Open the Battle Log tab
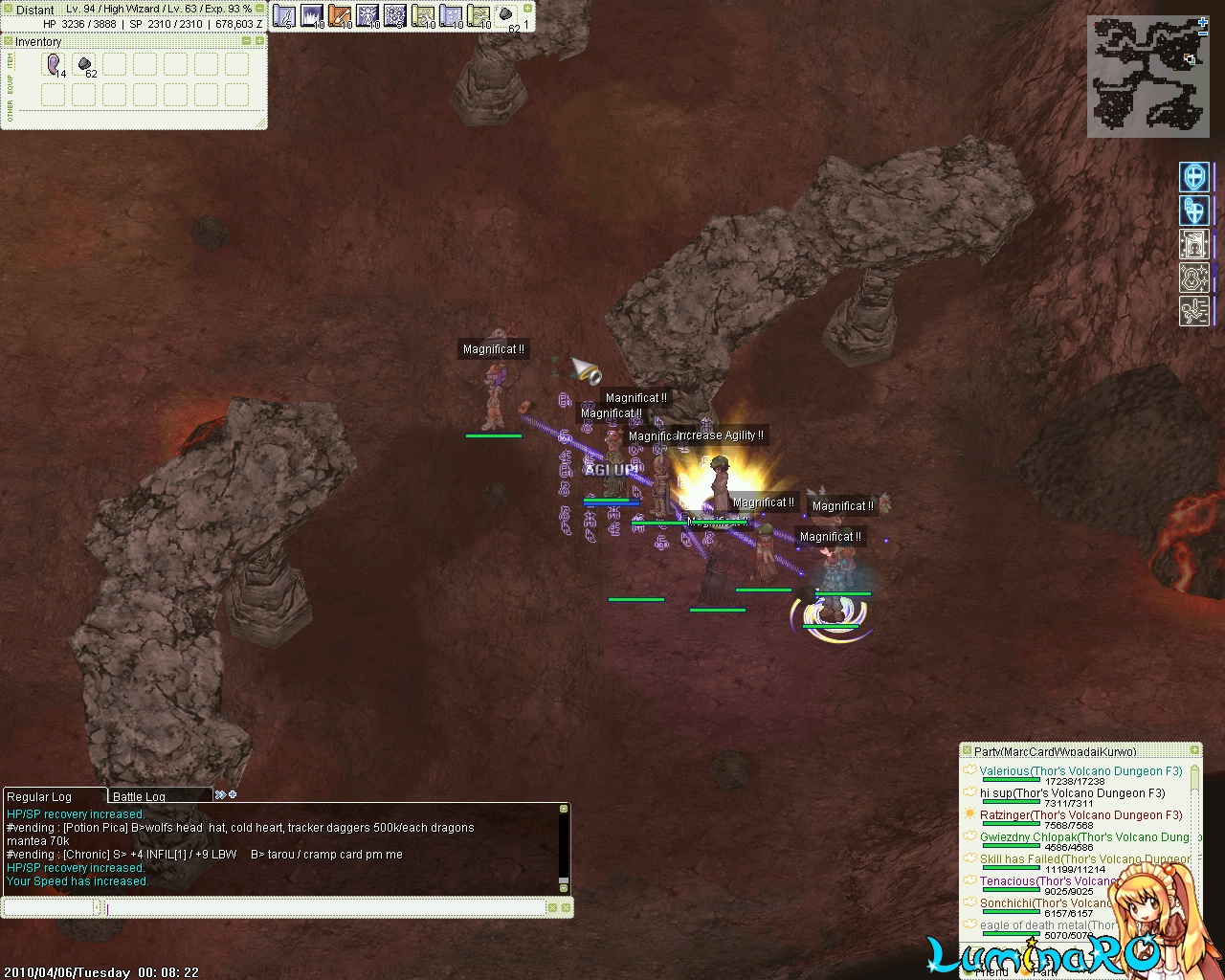Screen dimensions: 1225x980 pyautogui.click(x=140, y=796)
